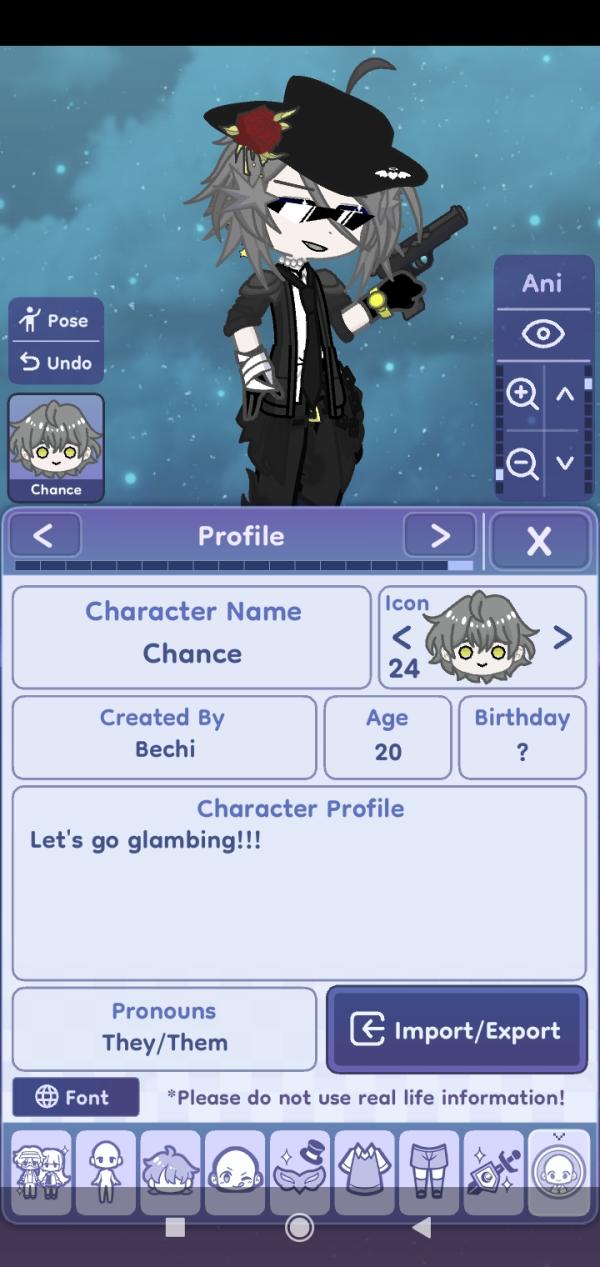Edit the Created By field
The height and width of the screenshot is (1267, 600).
point(165,737)
